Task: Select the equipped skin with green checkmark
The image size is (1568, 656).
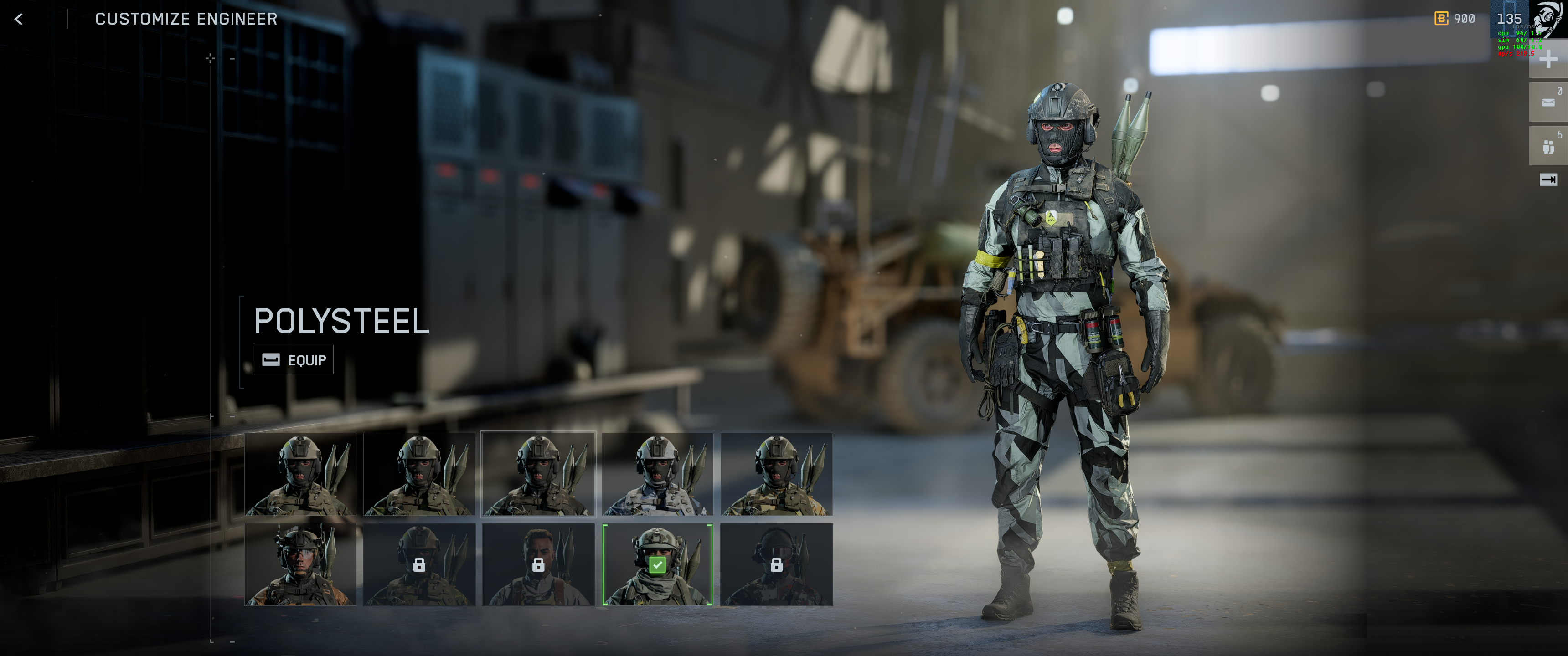Action: tap(657, 564)
